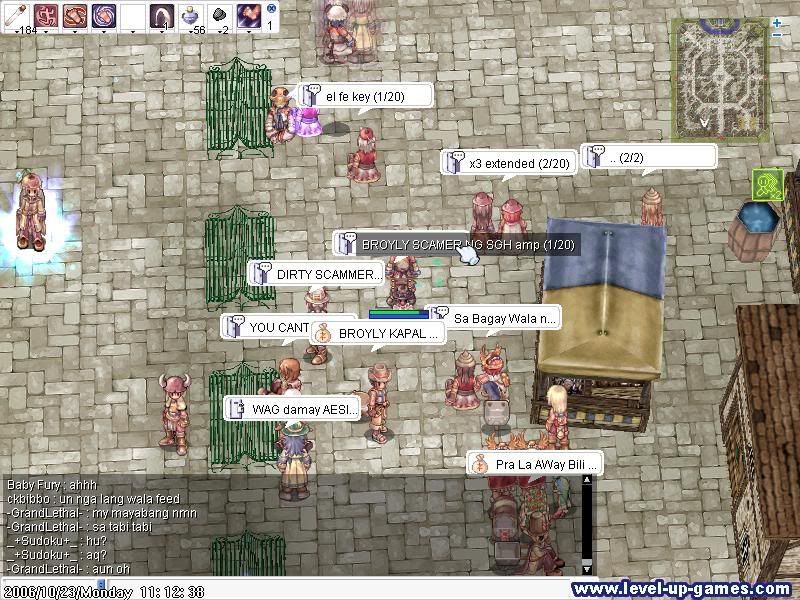
Task: Click the green x2 magnifier status icon
Action: pos(767,183)
